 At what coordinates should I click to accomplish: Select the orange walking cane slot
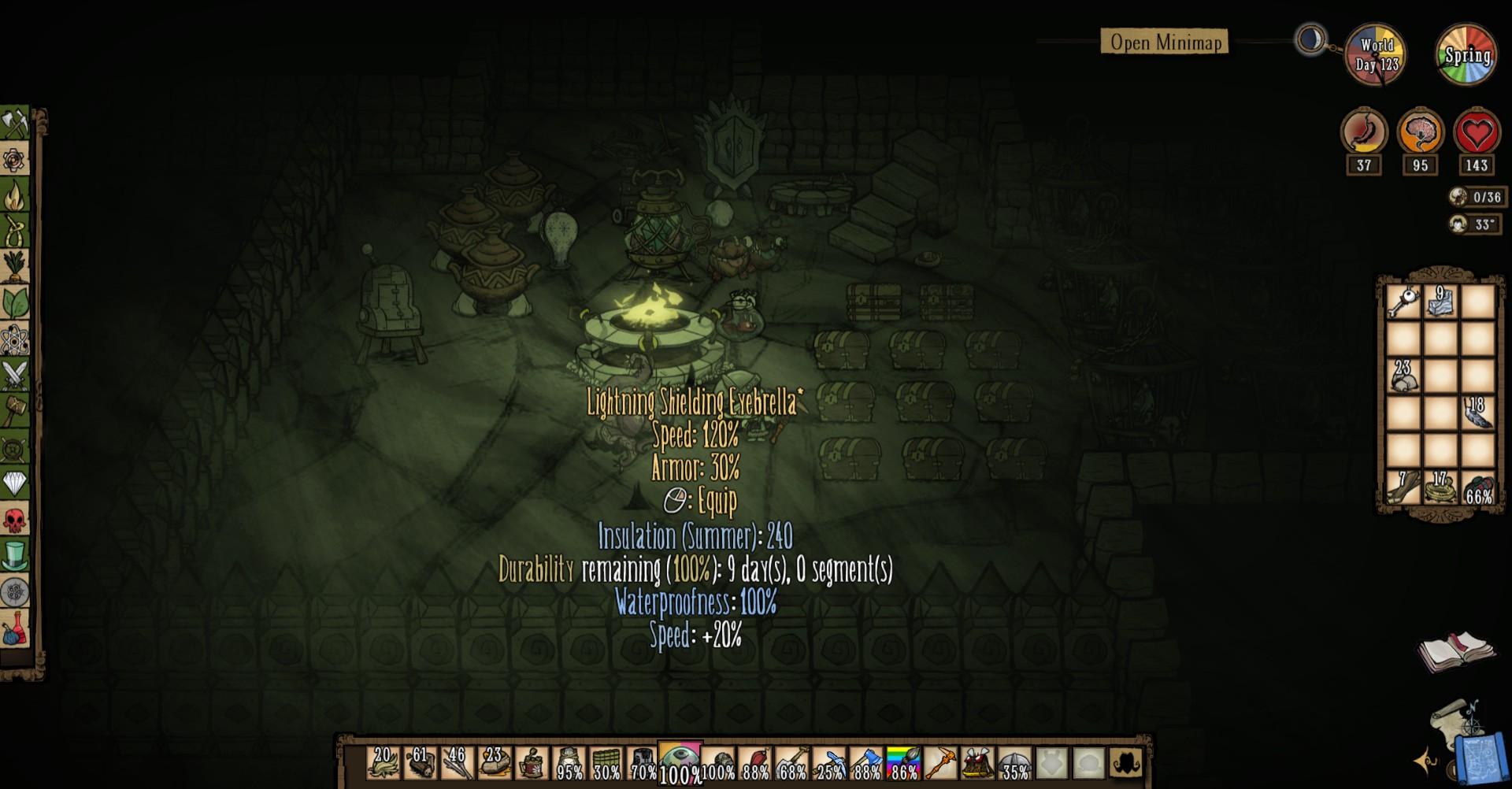[x=940, y=763]
